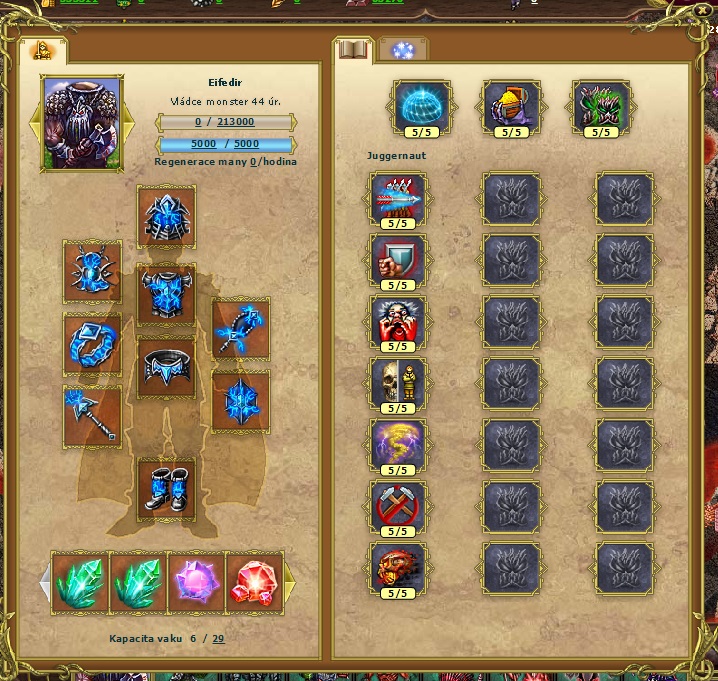Choose the blue ring equipment slot
The height and width of the screenshot is (681, 718).
[93, 344]
